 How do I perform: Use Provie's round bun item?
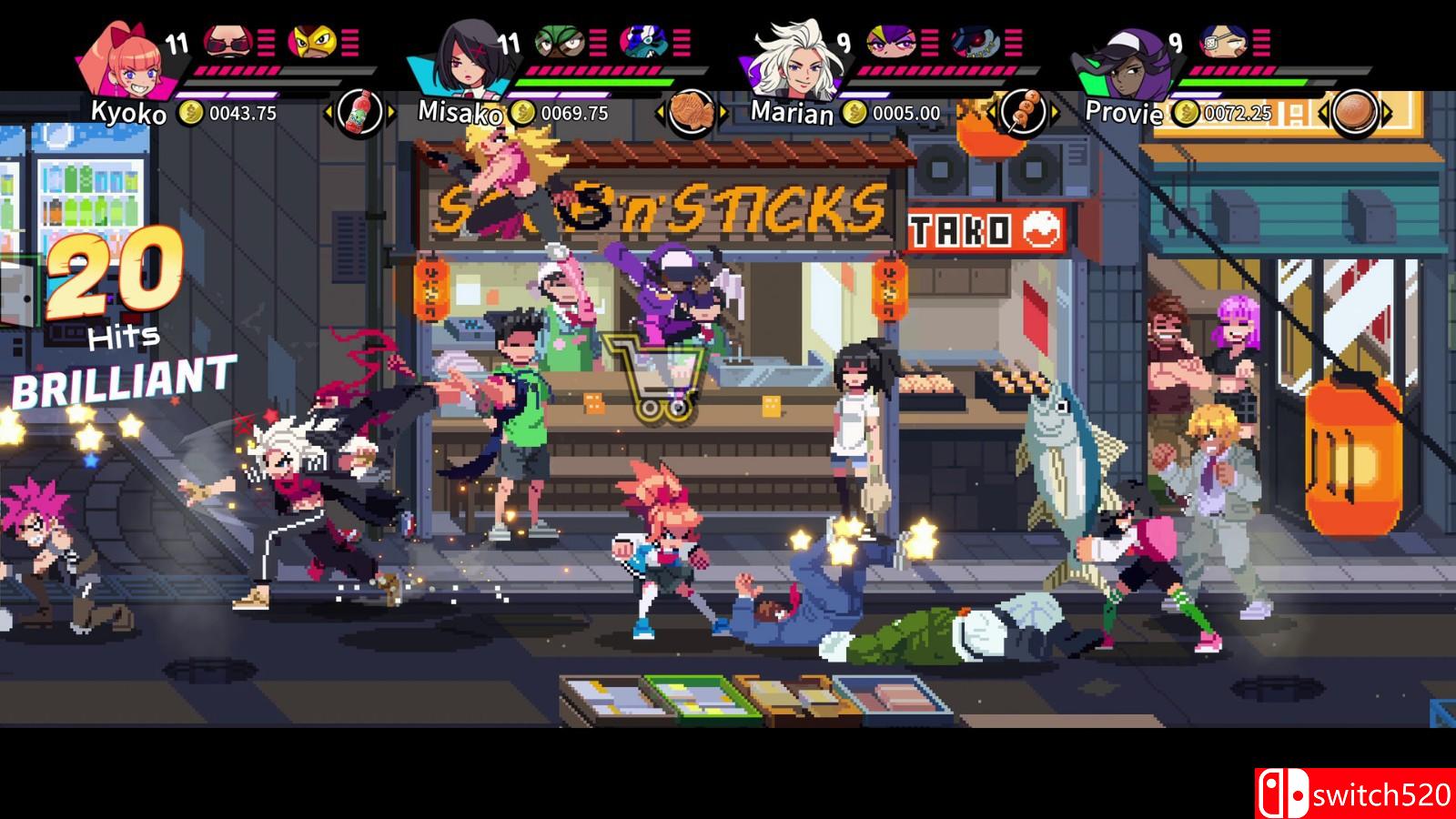click(1355, 113)
